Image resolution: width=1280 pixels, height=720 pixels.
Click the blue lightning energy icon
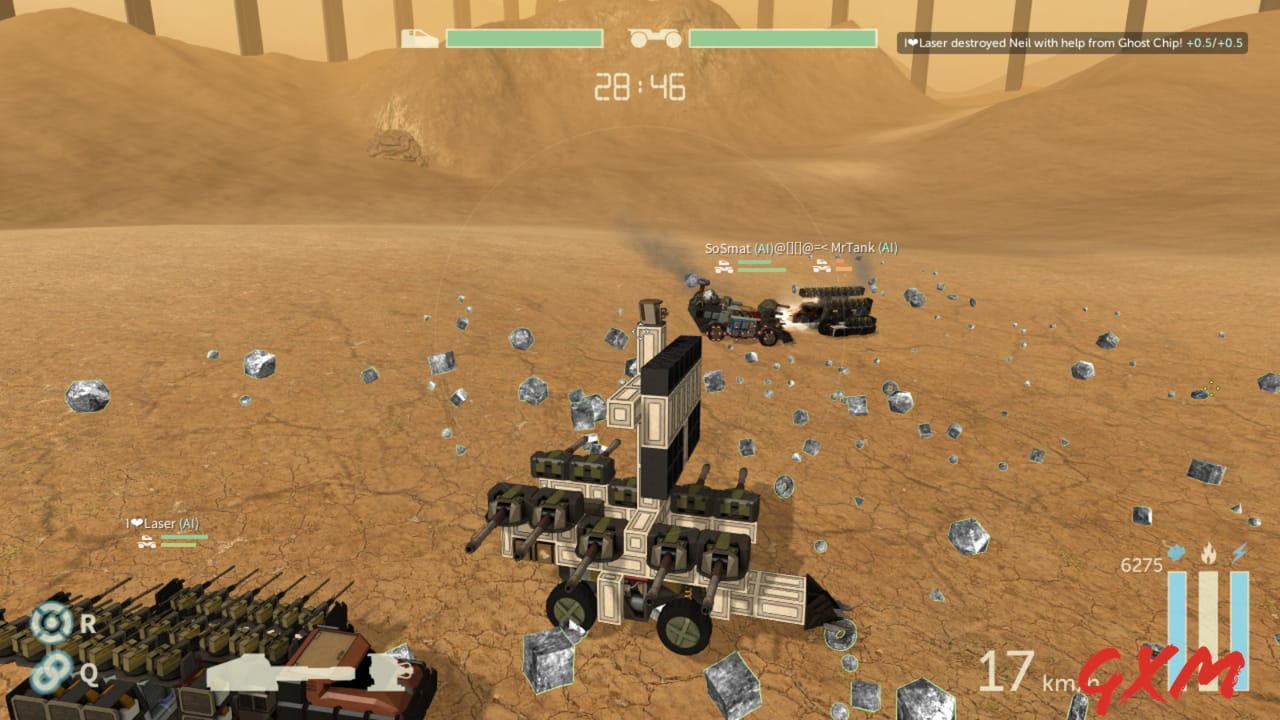pyautogui.click(x=1239, y=551)
